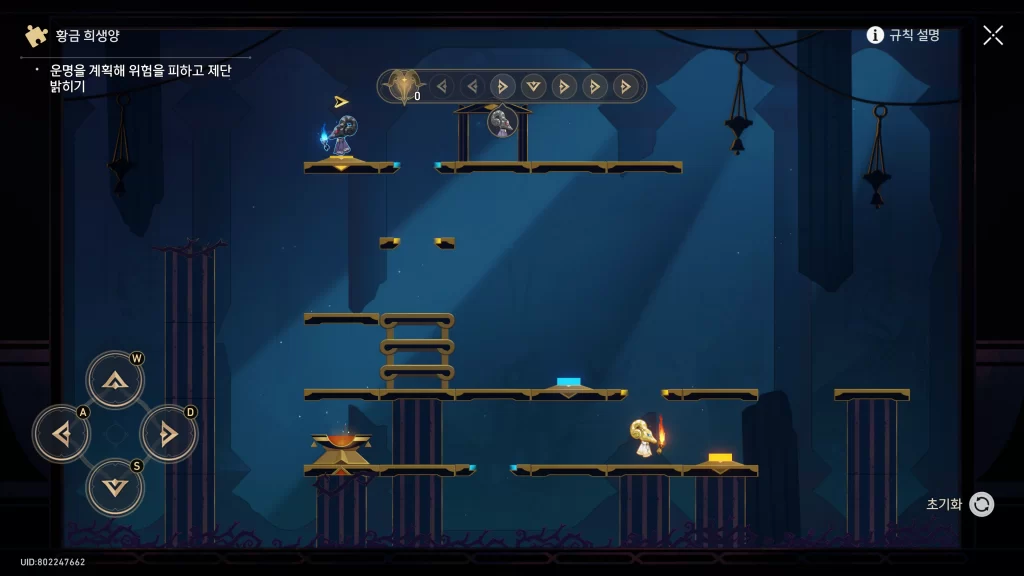This screenshot has height=576, width=1024.
Task: Reset the puzzle with 초기화
Action: point(981,504)
